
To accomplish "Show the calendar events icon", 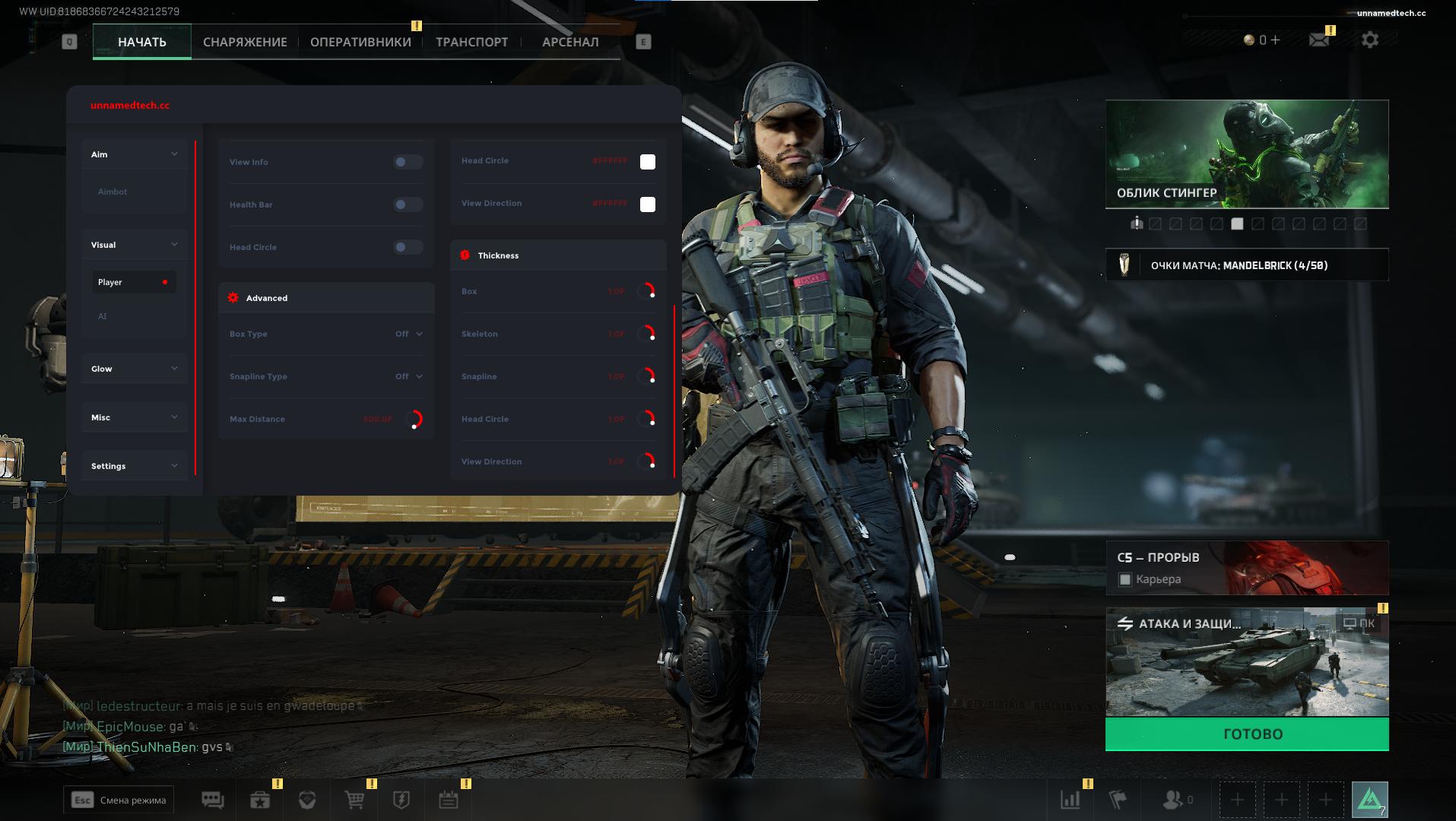I will [449, 800].
